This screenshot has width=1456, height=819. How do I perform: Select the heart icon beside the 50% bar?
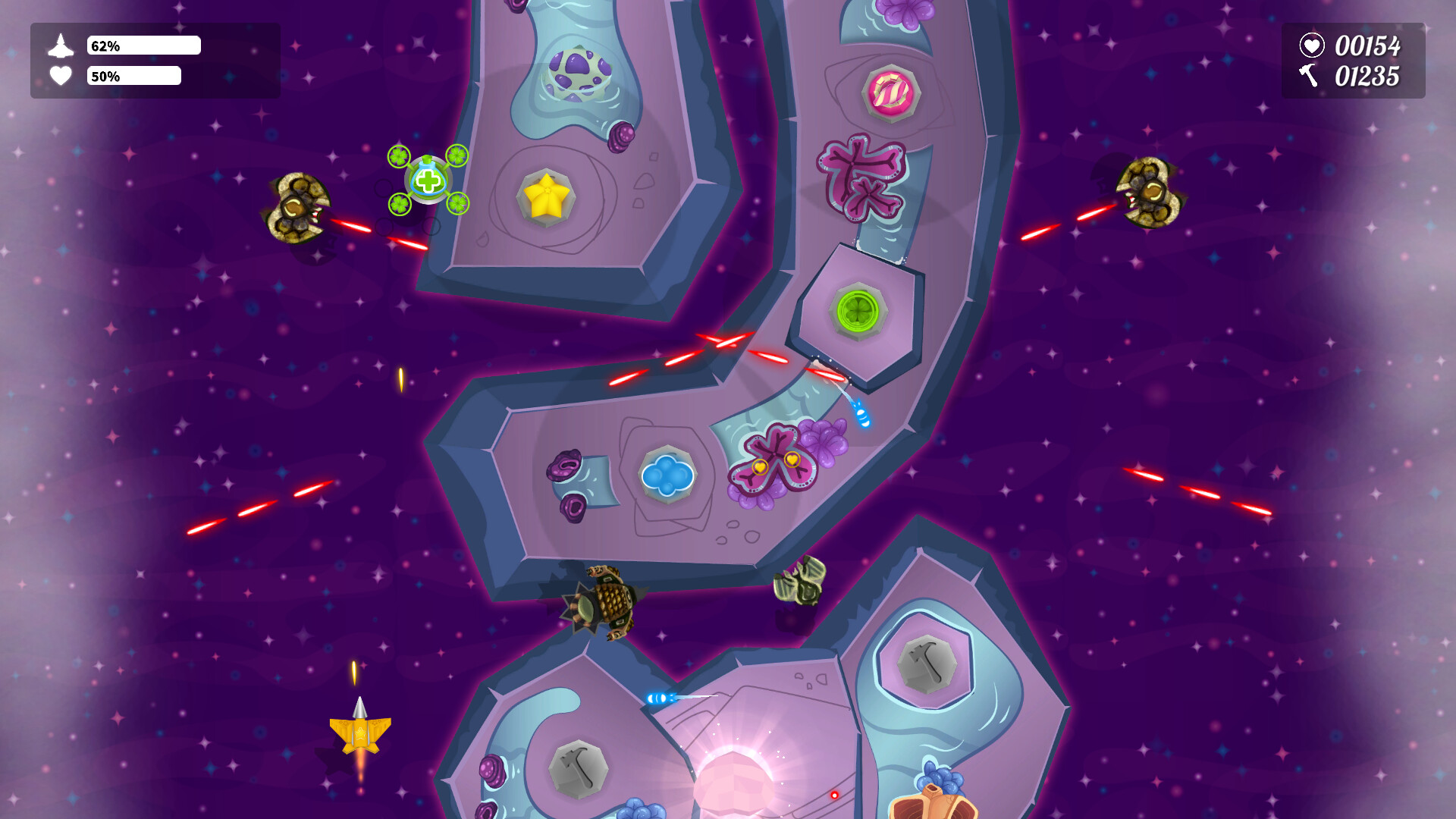coord(61,76)
